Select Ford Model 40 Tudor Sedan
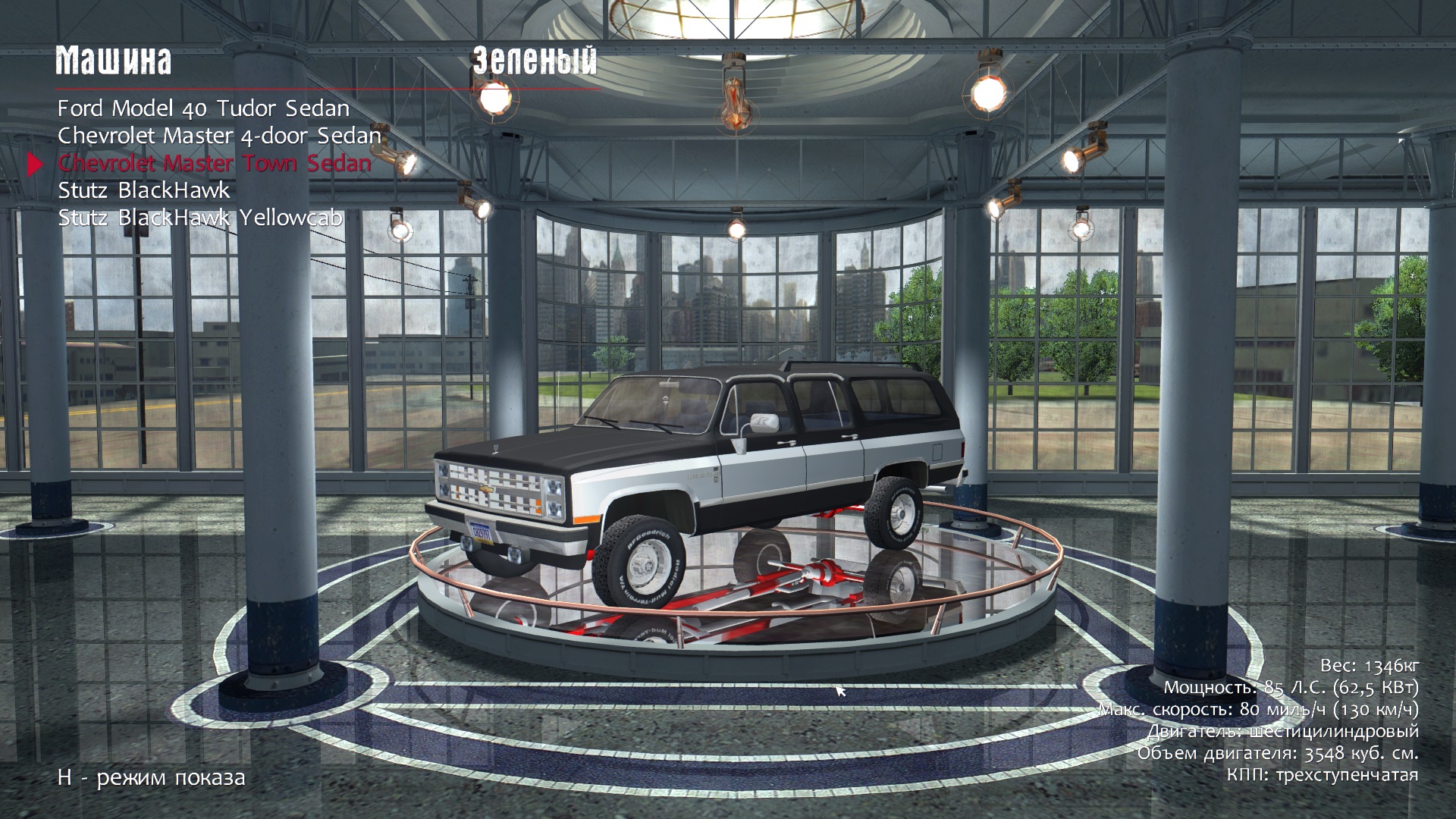Screen dimensions: 1456x819 pyautogui.click(x=203, y=108)
